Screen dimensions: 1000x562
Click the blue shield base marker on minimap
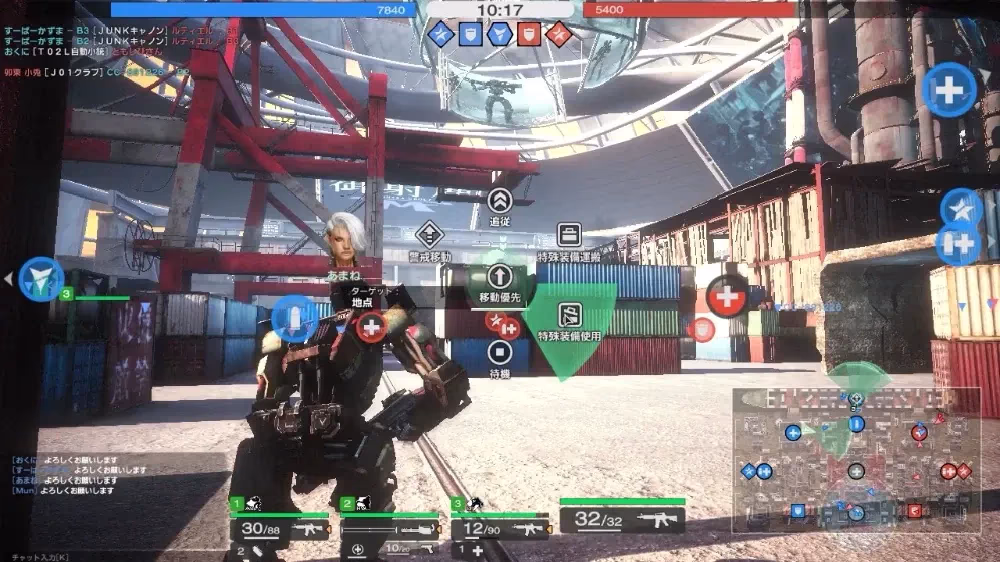pyautogui.click(x=798, y=511)
